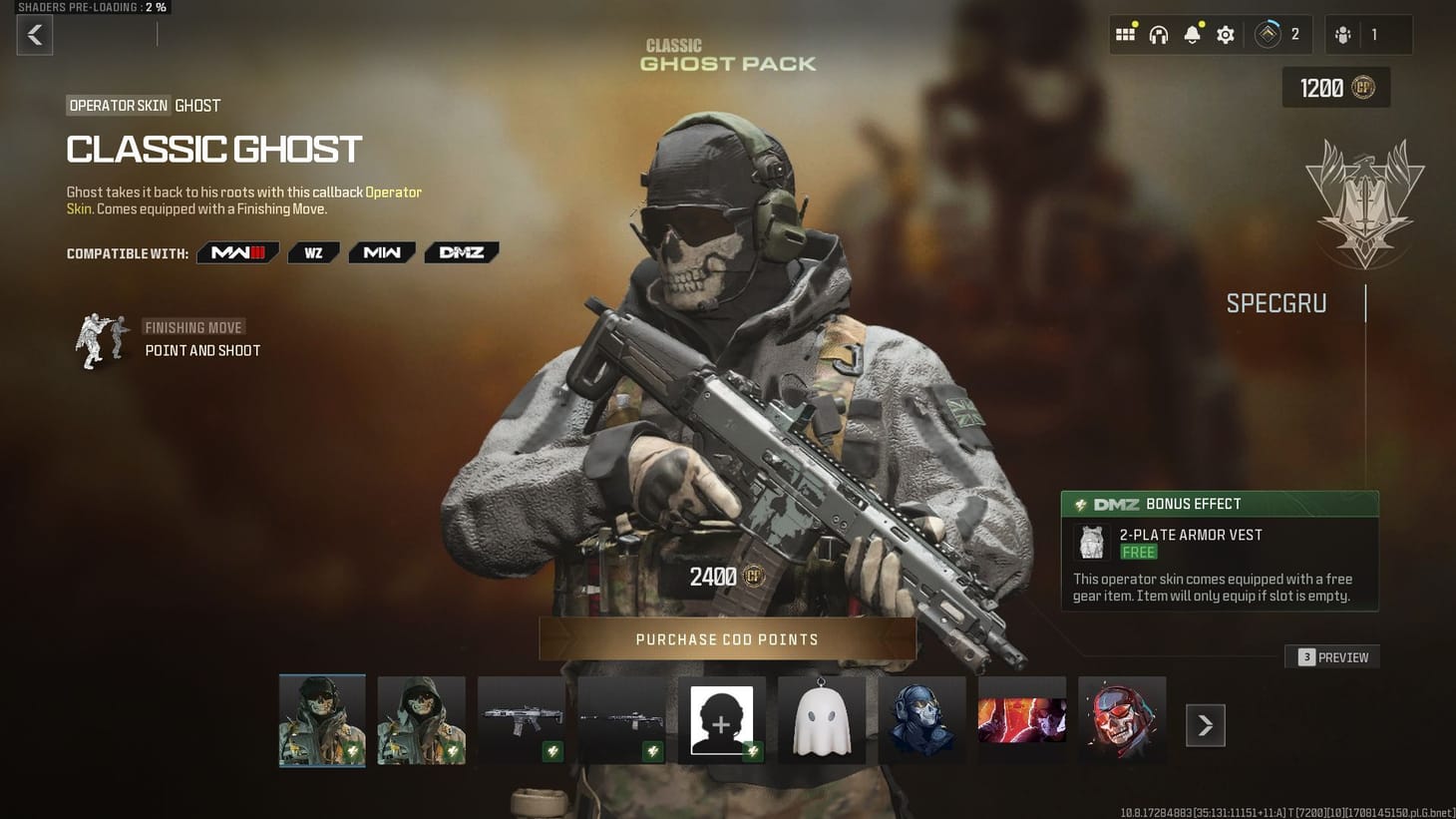Viewport: 1456px width, 819px height.
Task: Click Purchase COD Points
Action: [x=727, y=638]
